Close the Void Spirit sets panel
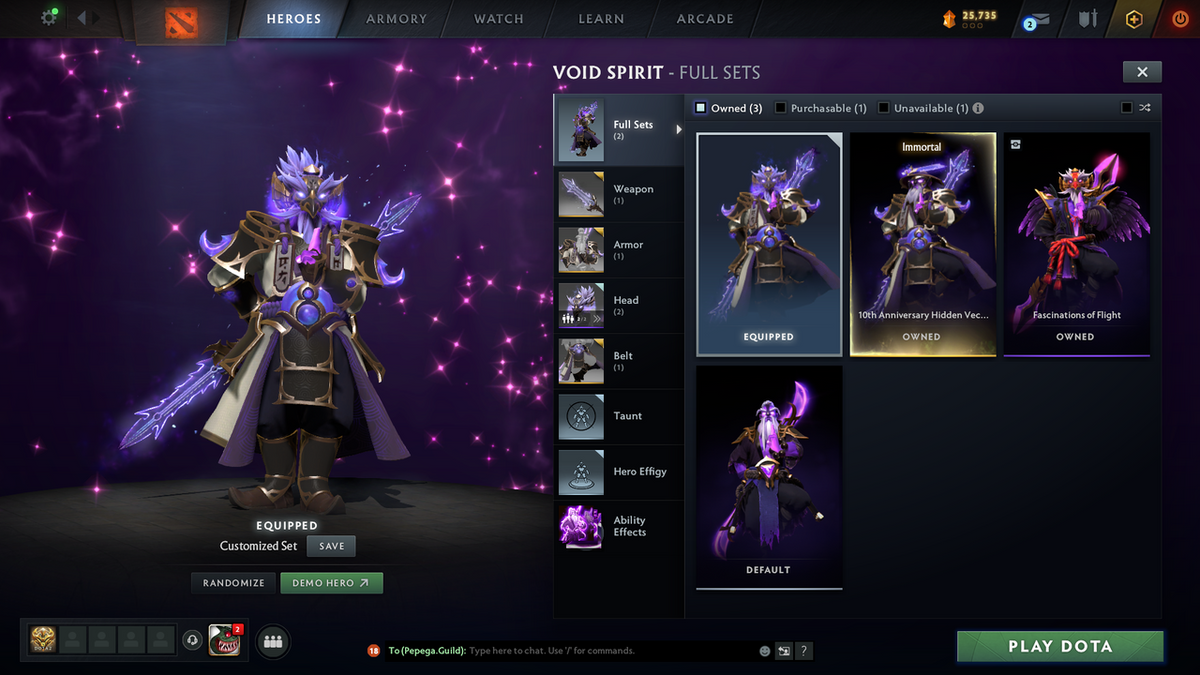This screenshot has height=675, width=1200. 1142,71
